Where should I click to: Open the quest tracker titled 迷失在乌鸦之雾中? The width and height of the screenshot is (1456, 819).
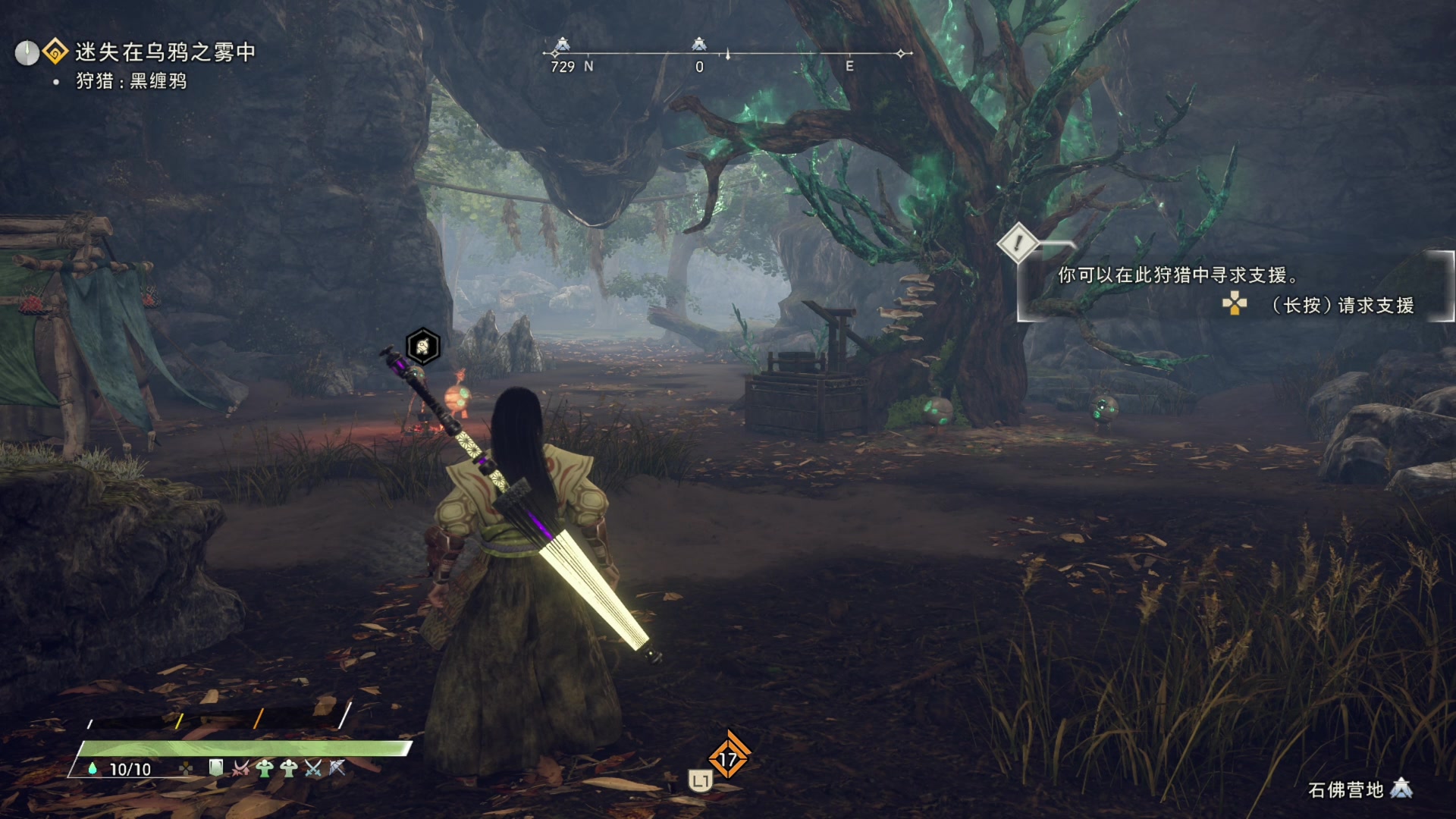coord(165,52)
